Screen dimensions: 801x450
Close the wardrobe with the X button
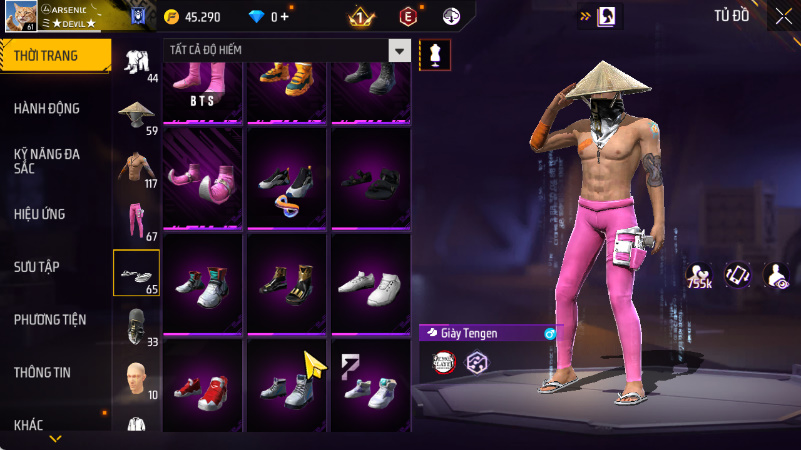point(783,15)
